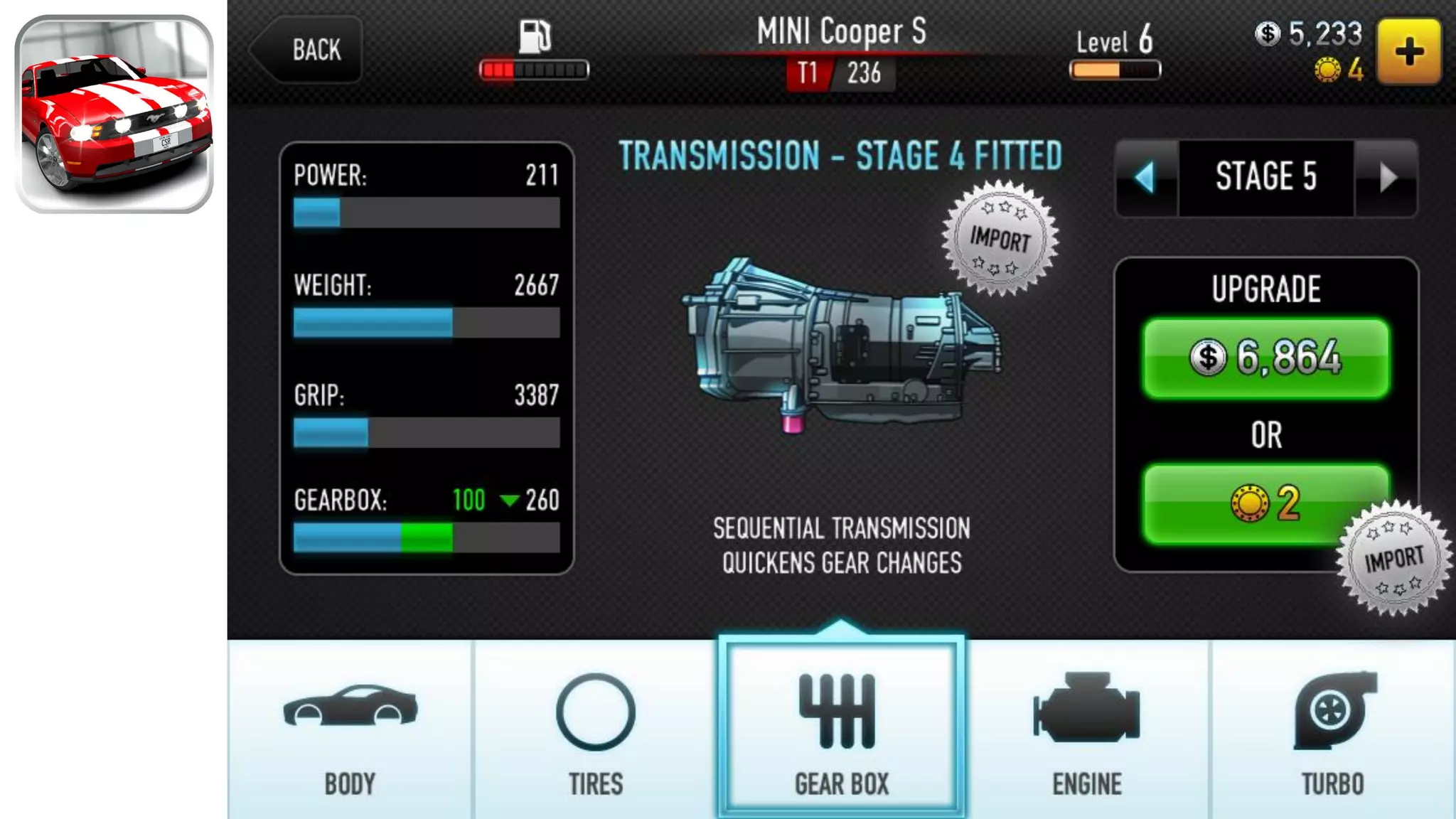
Task: Tap the fuel gauge icon
Action: 535,37
